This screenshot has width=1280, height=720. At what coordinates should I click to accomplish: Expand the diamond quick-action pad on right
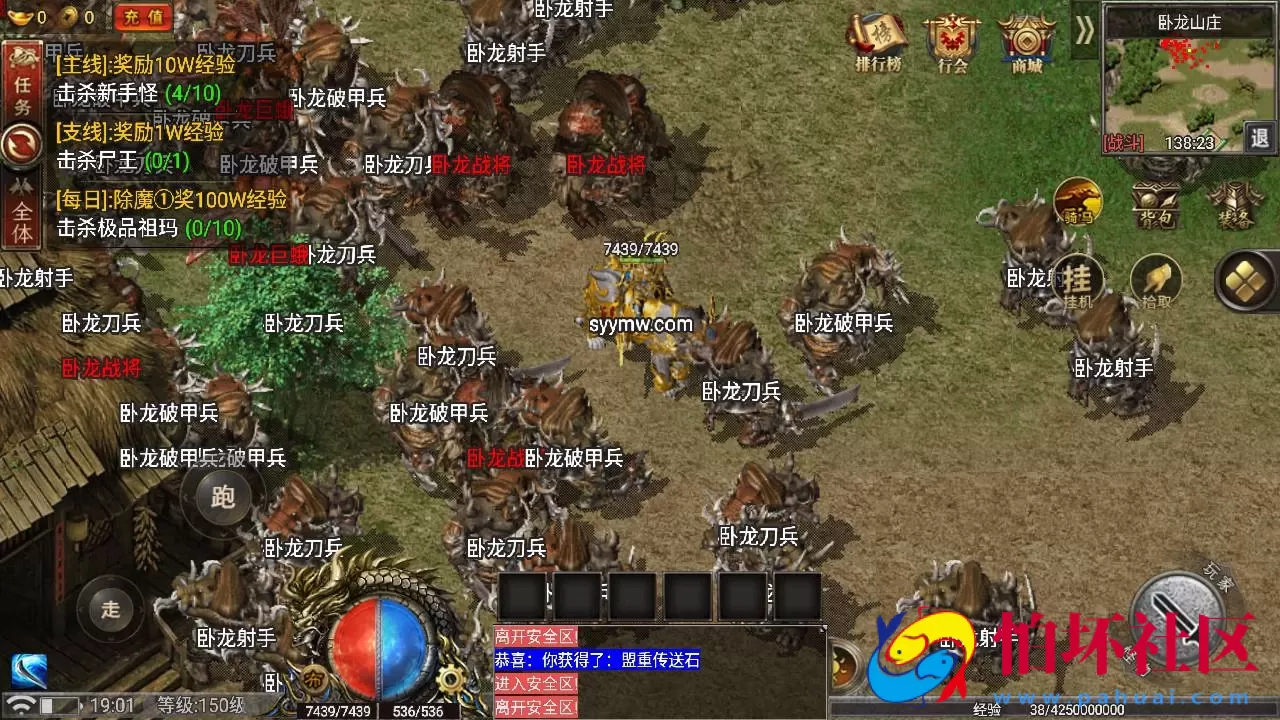[x=1243, y=281]
